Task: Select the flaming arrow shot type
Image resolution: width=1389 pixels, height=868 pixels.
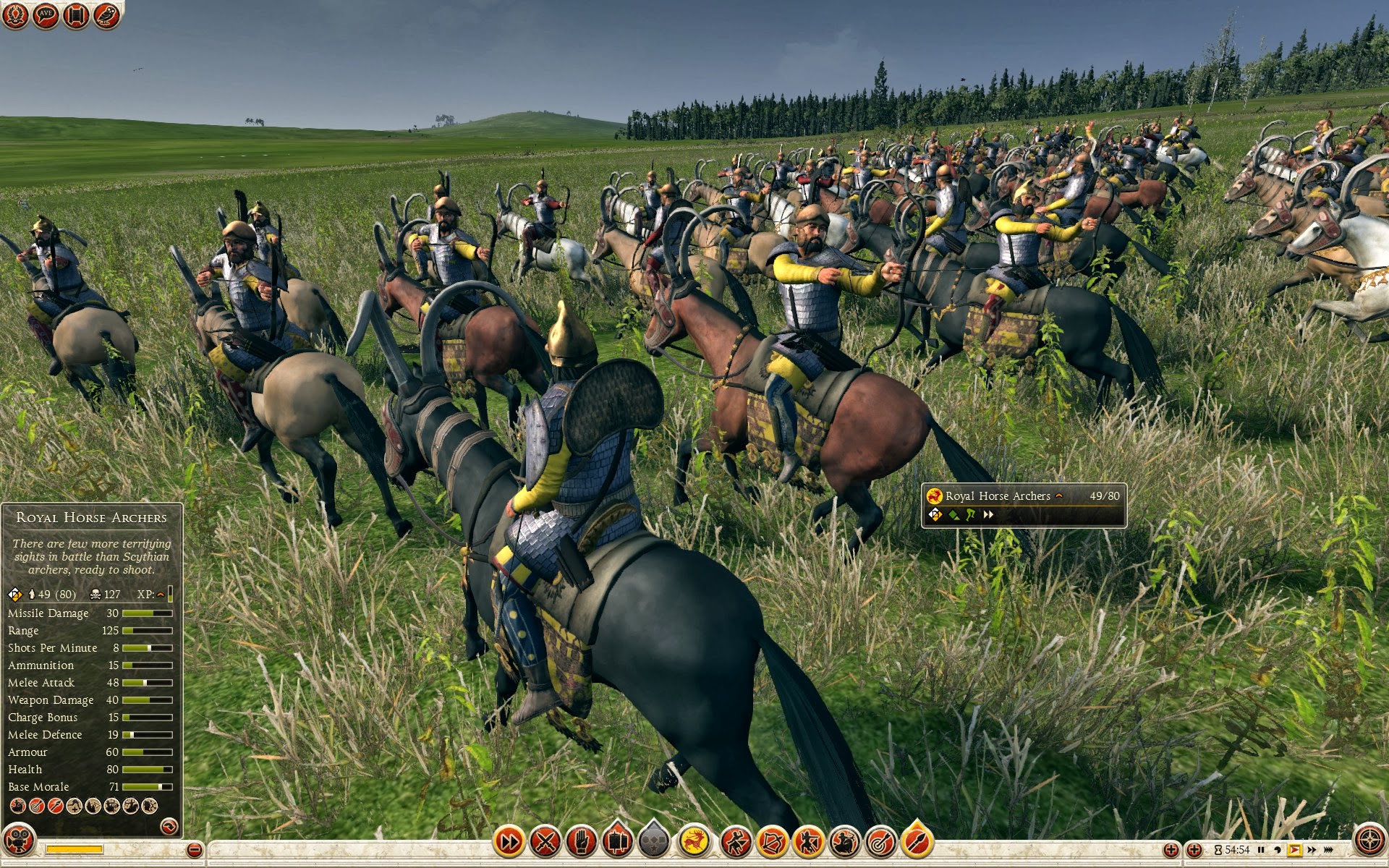Action: [917, 841]
